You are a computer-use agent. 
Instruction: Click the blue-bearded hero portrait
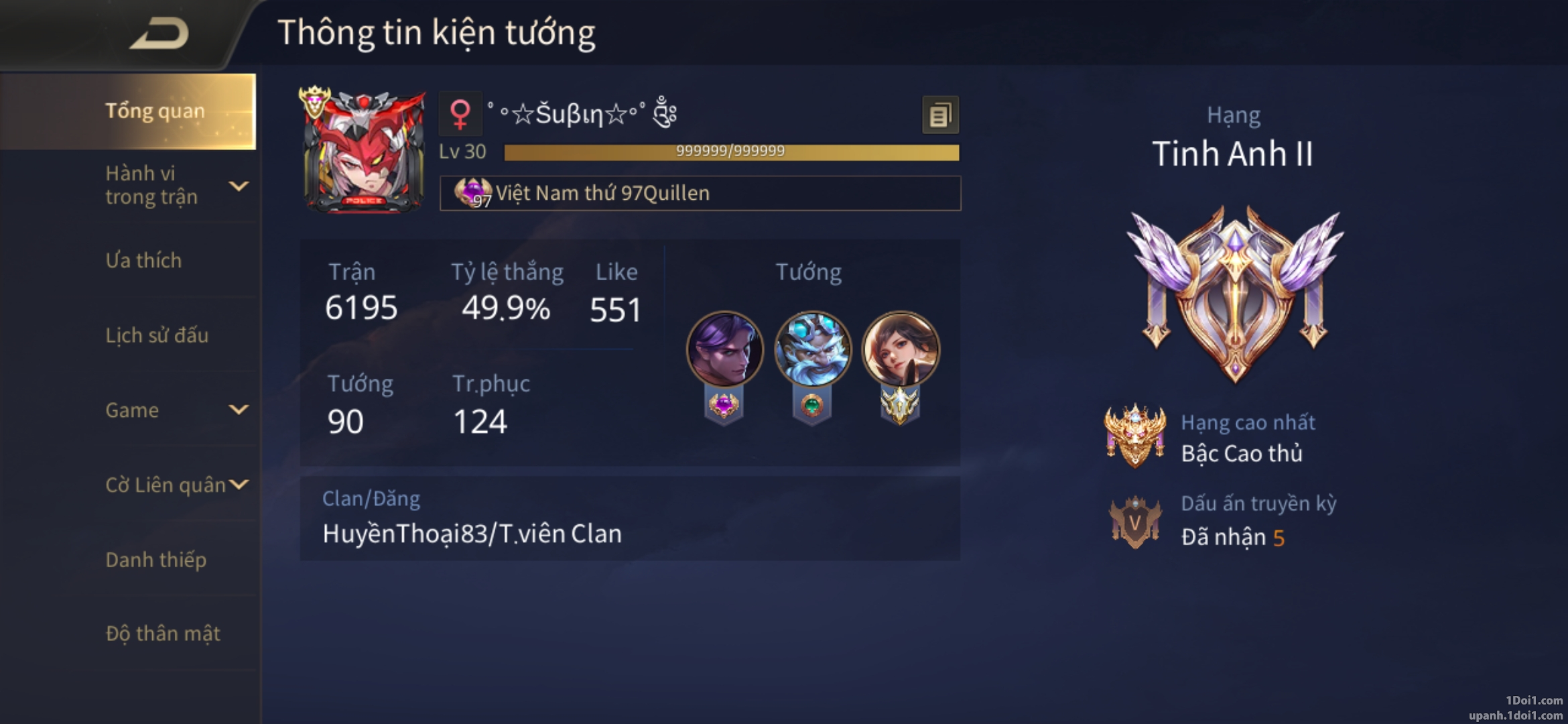tap(813, 349)
